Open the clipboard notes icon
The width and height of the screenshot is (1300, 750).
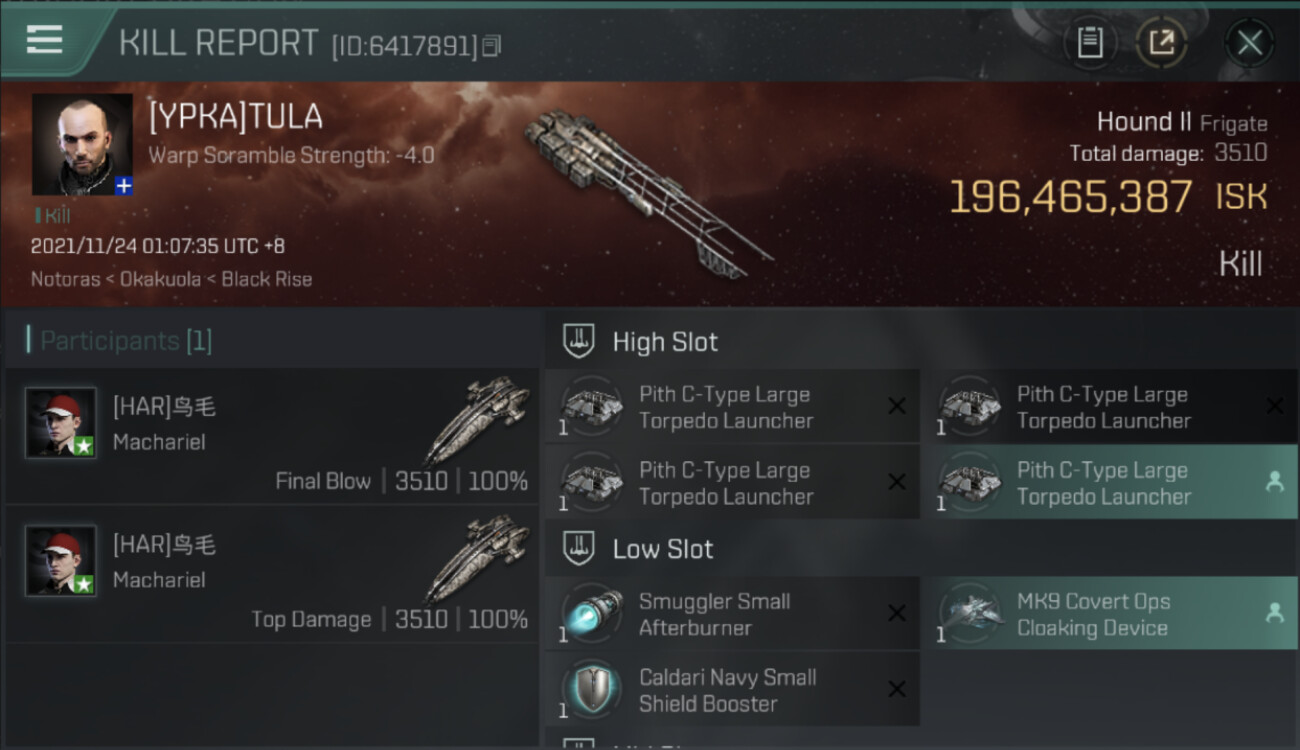tap(1089, 43)
